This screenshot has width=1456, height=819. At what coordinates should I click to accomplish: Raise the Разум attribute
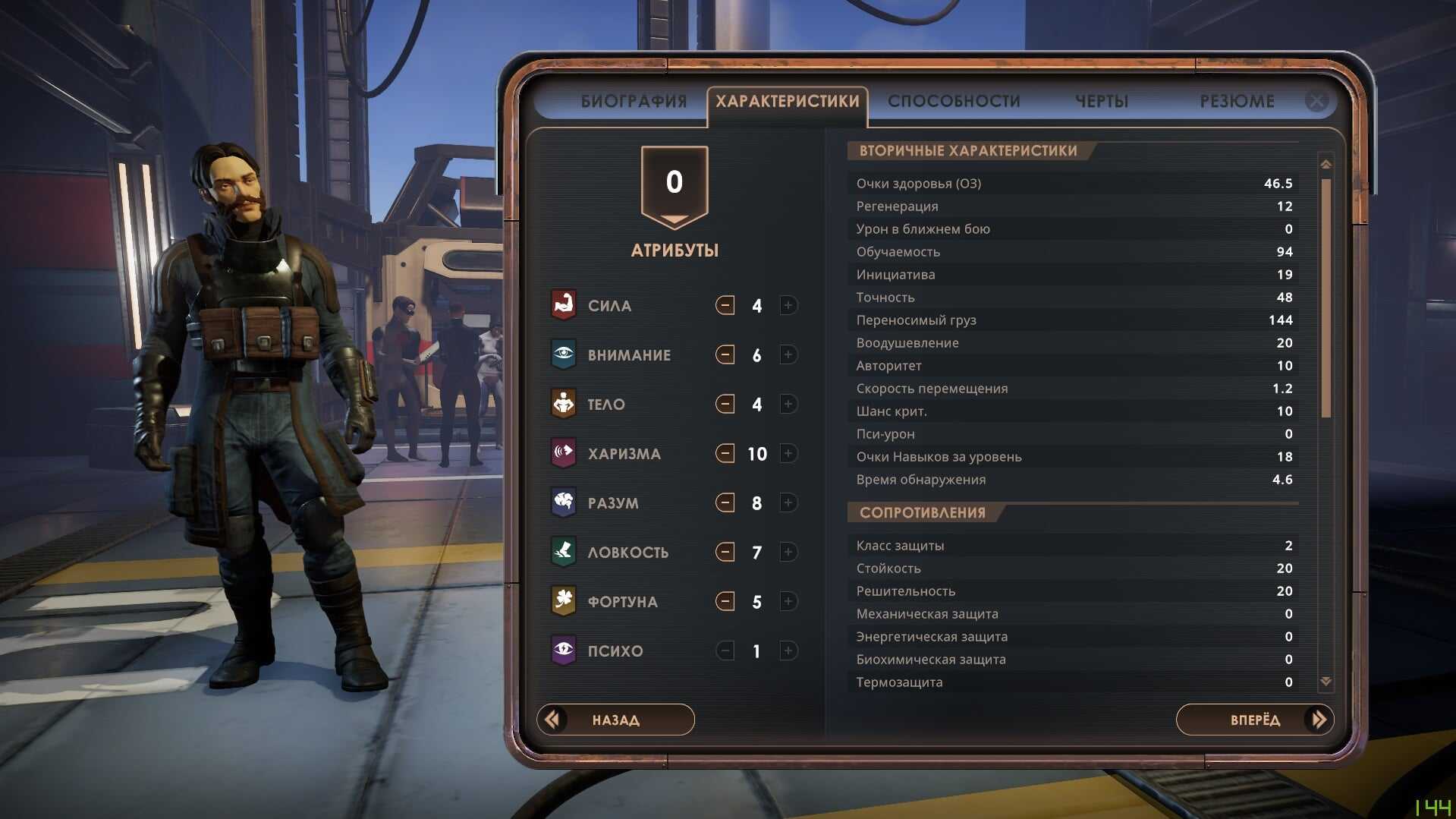[x=788, y=502]
